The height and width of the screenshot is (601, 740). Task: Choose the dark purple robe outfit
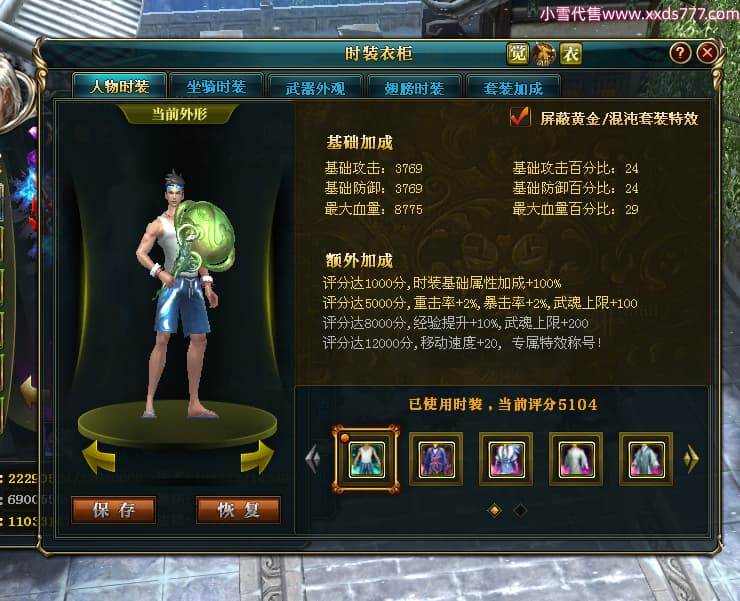[x=436, y=459]
